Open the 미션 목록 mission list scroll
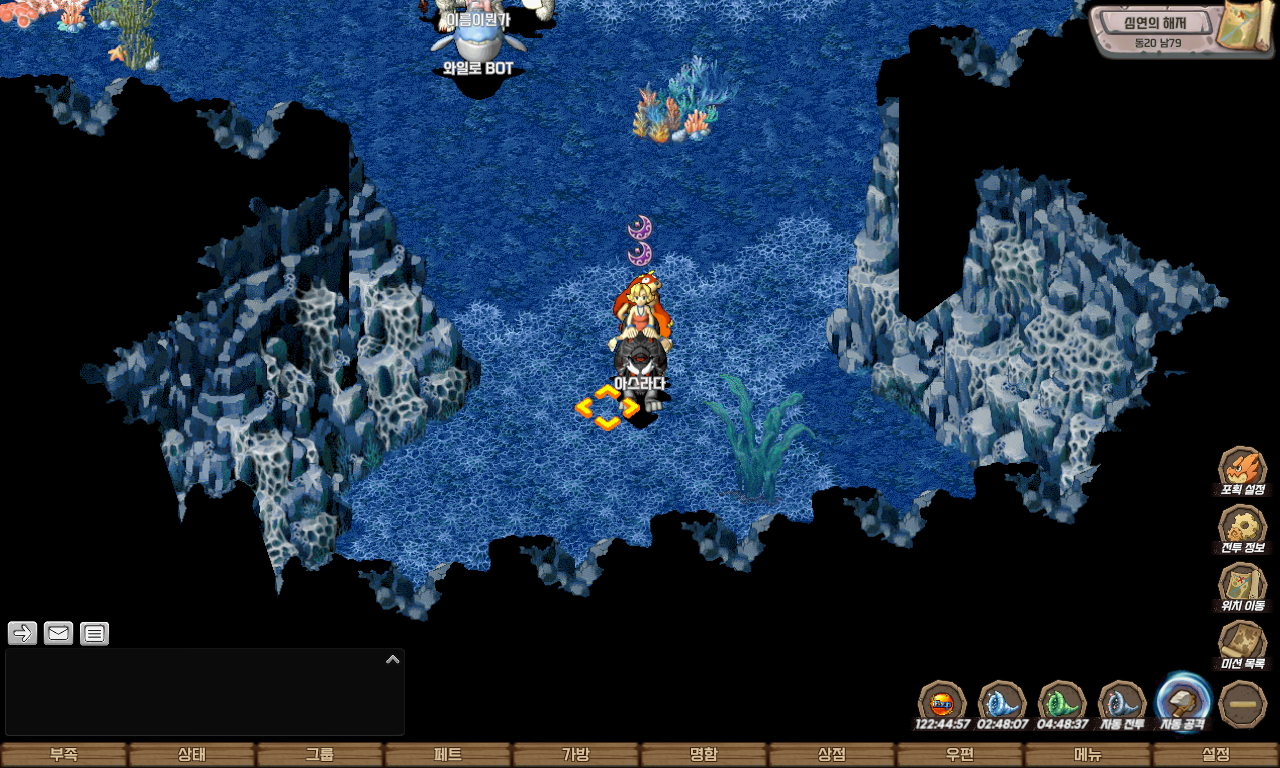The image size is (1280, 768). click(1242, 643)
